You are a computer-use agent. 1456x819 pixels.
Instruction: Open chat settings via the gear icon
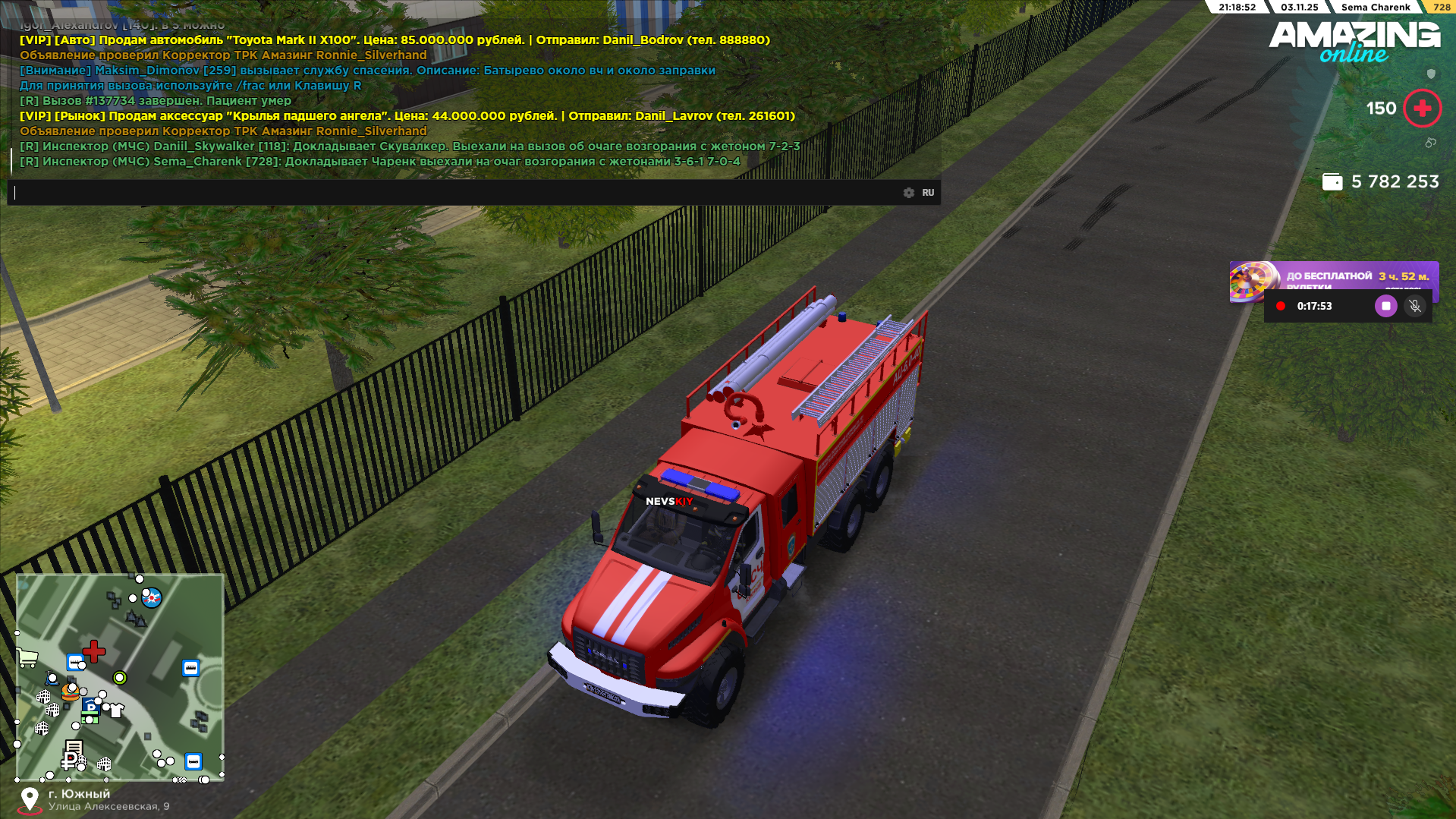[x=909, y=193]
